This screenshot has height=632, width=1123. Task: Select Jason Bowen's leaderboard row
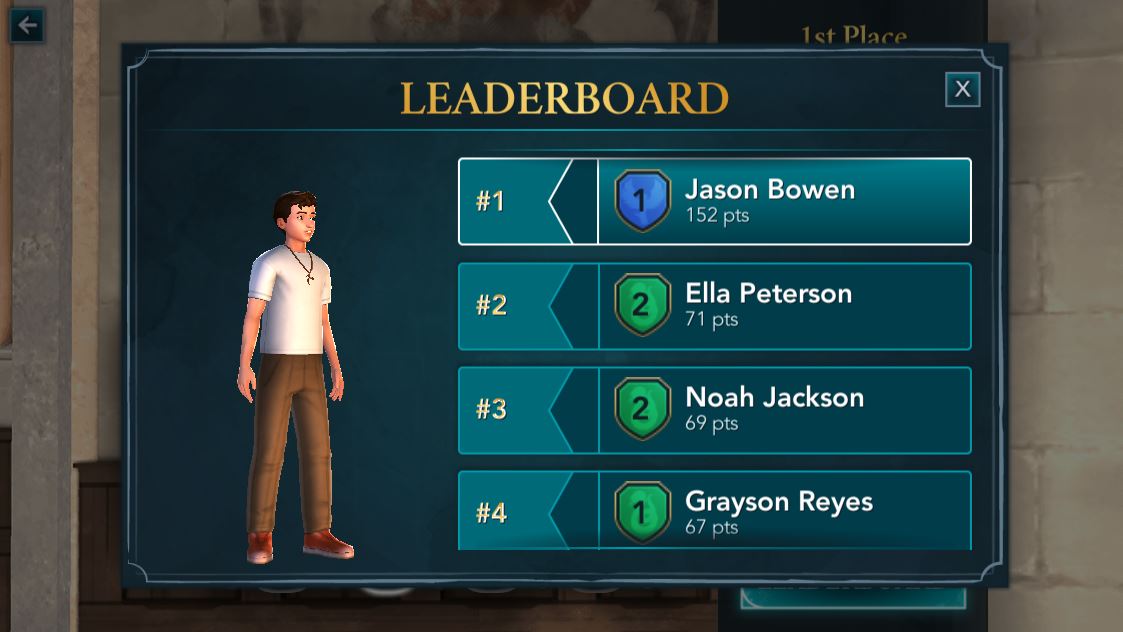click(714, 201)
